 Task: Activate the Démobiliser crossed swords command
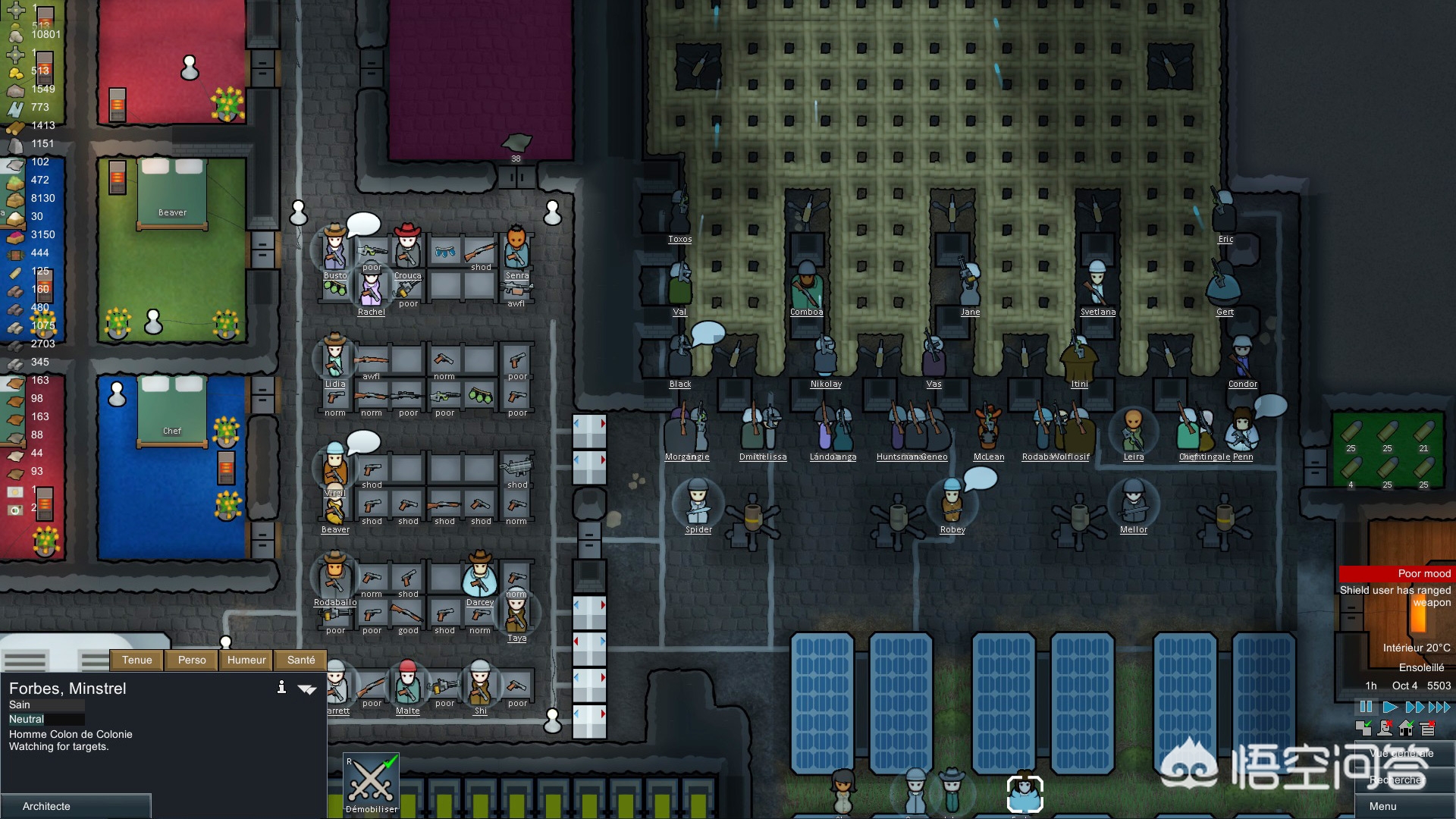point(372,783)
